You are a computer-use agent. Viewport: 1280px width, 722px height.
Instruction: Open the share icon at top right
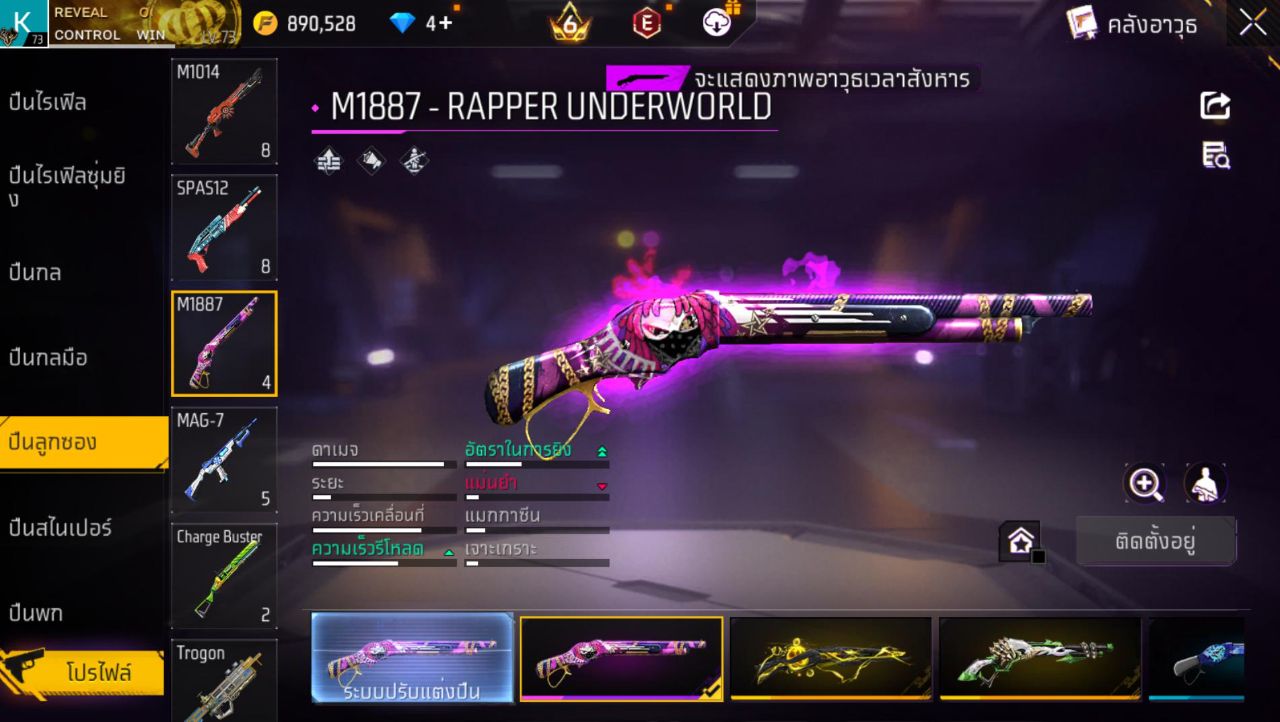(x=1215, y=105)
